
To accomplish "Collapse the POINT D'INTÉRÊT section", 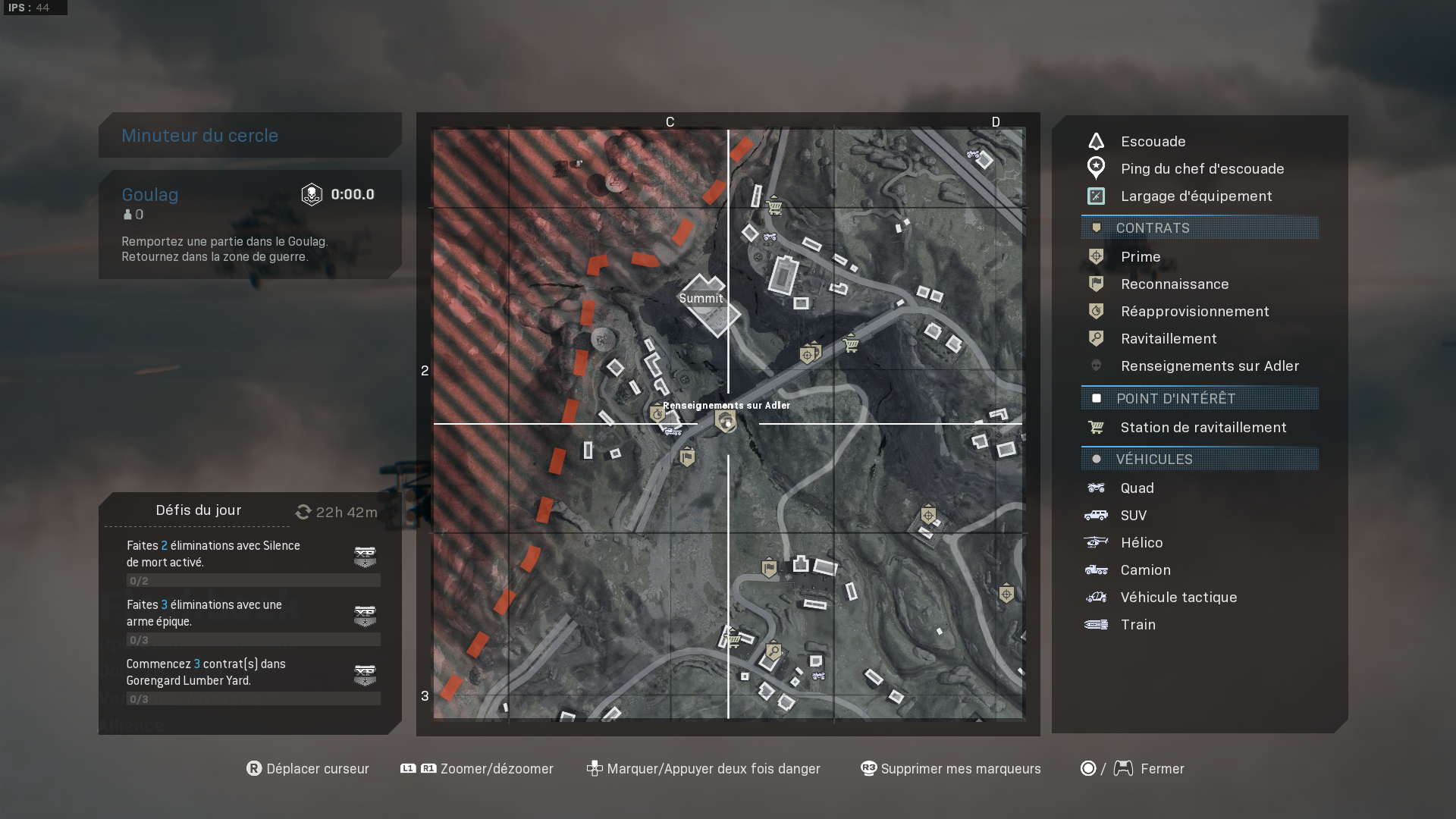I will 1198,398.
